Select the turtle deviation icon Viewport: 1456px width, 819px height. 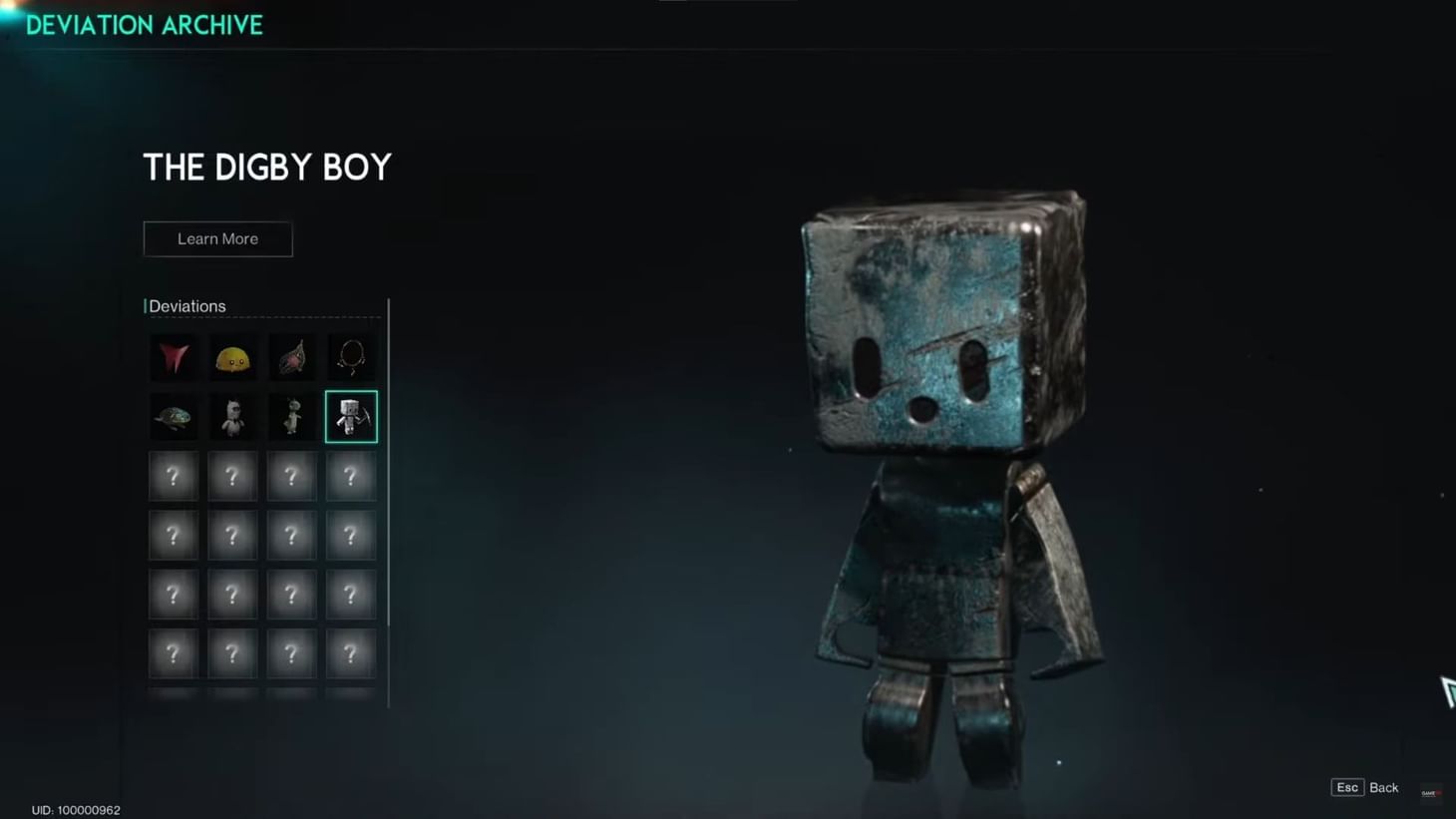coord(174,416)
